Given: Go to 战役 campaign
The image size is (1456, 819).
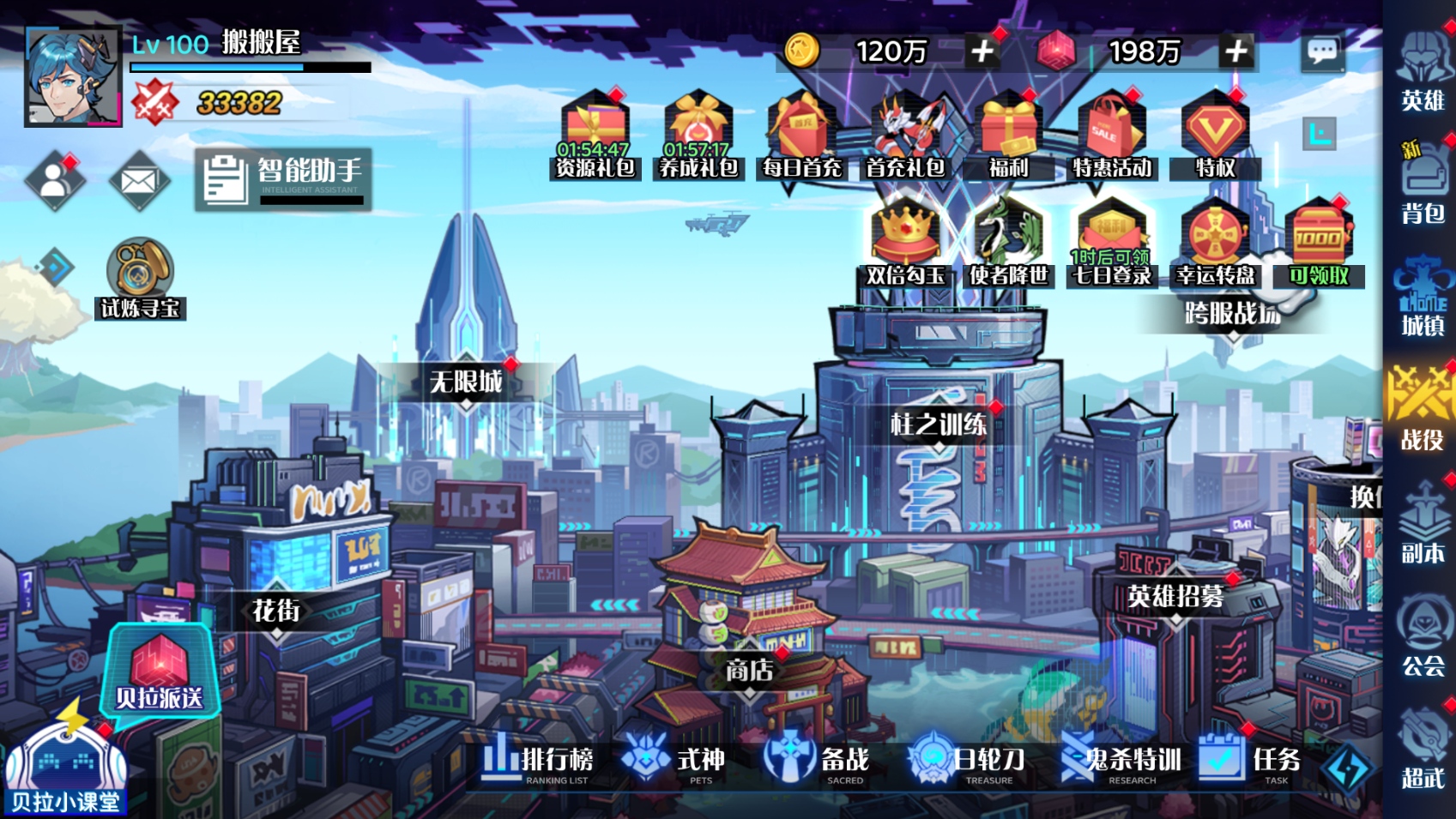Looking at the screenshot, I should click(x=1422, y=409).
